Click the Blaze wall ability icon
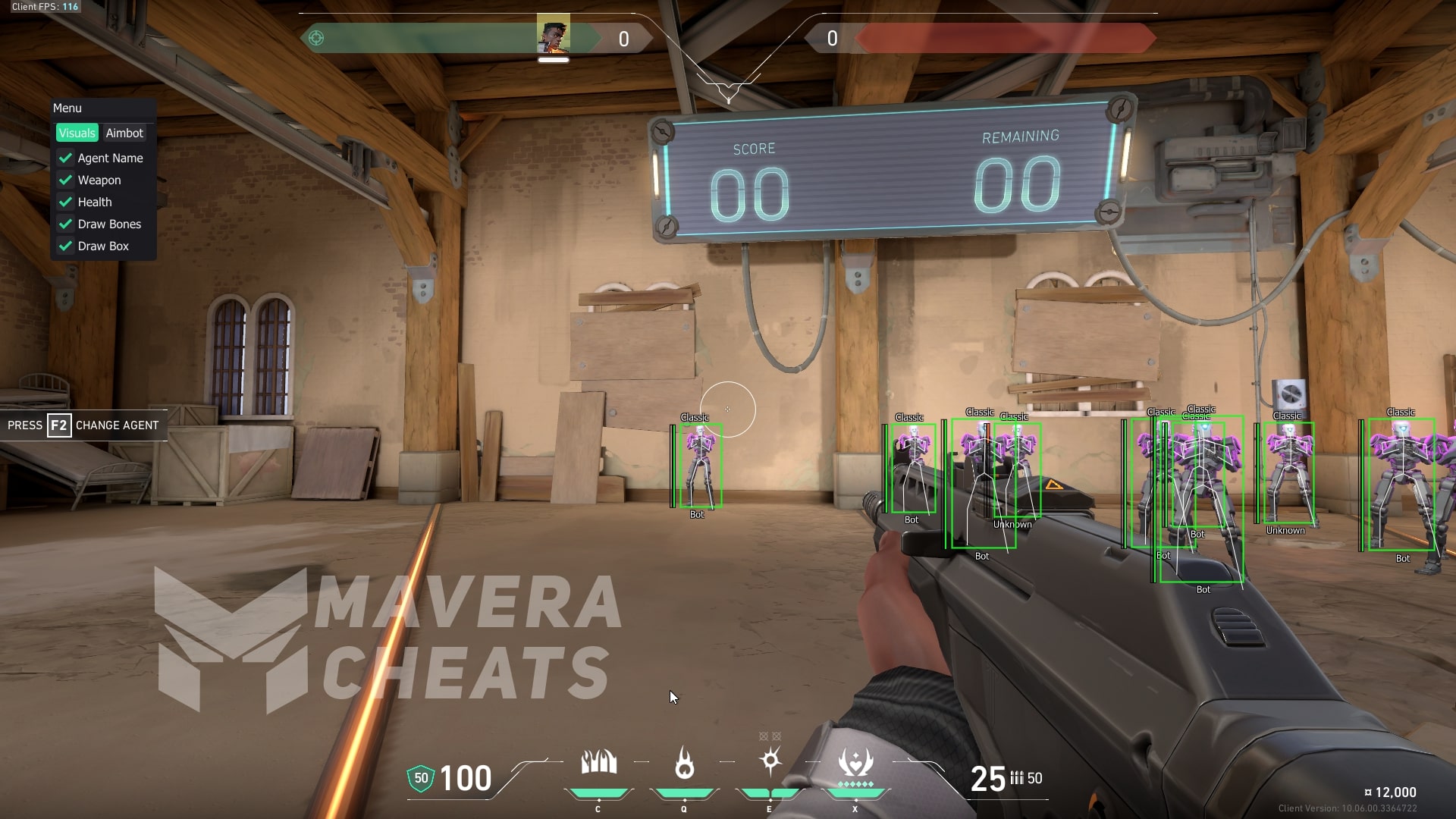1456x819 pixels. pos(598,763)
